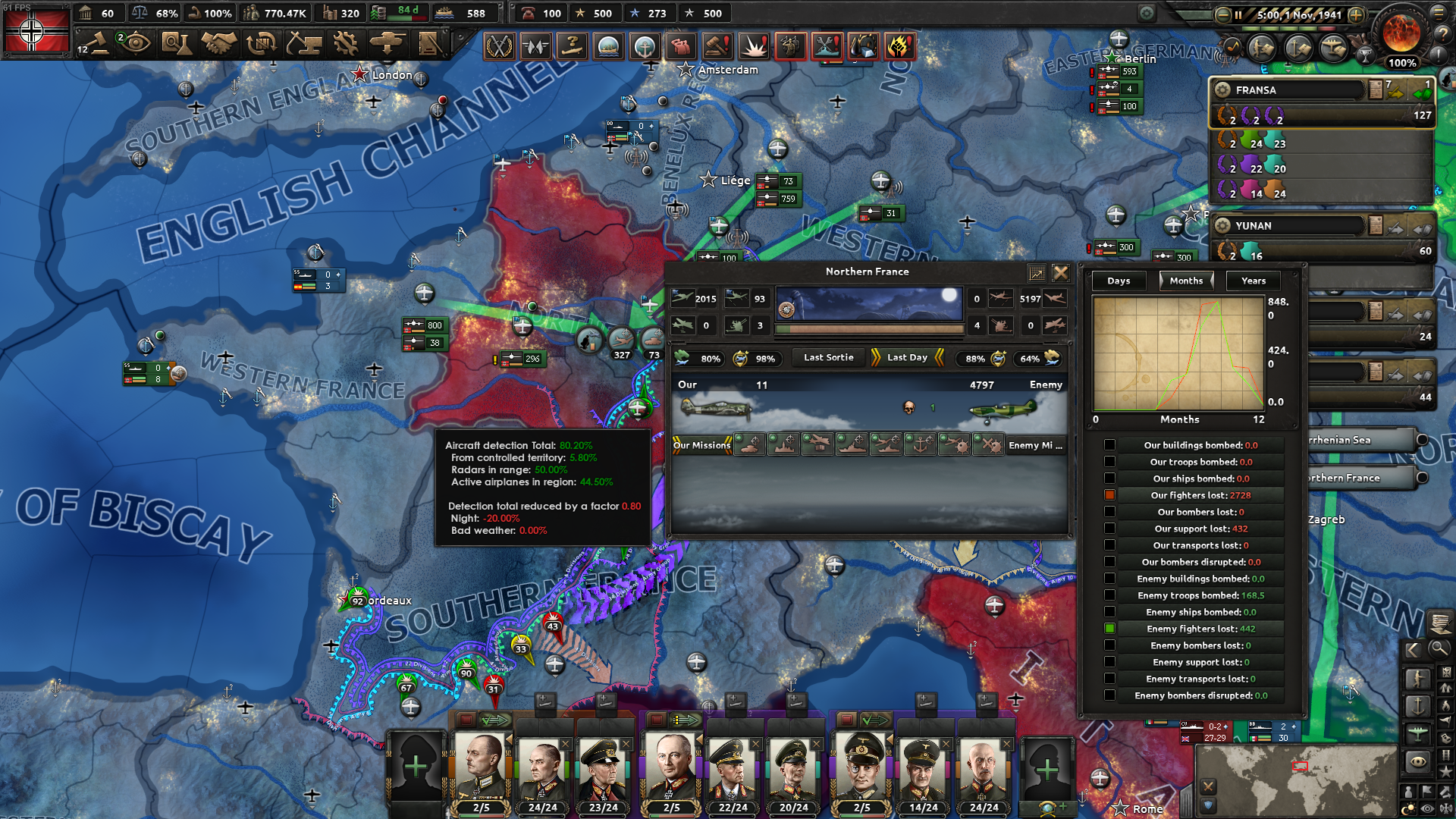Click the Last Sortie button
This screenshot has width=1456, height=819.
[828, 357]
